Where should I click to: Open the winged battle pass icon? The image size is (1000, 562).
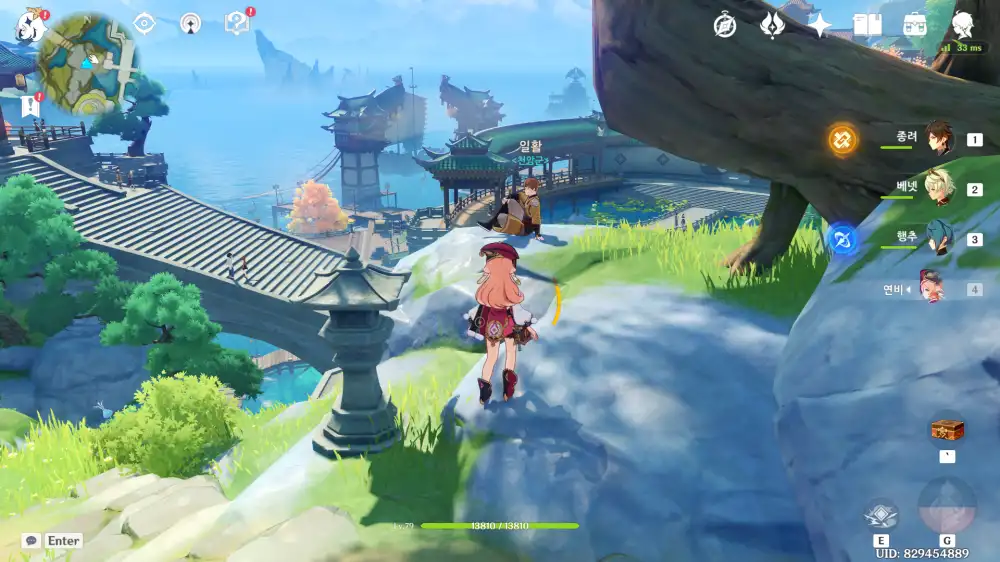[x=772, y=26]
